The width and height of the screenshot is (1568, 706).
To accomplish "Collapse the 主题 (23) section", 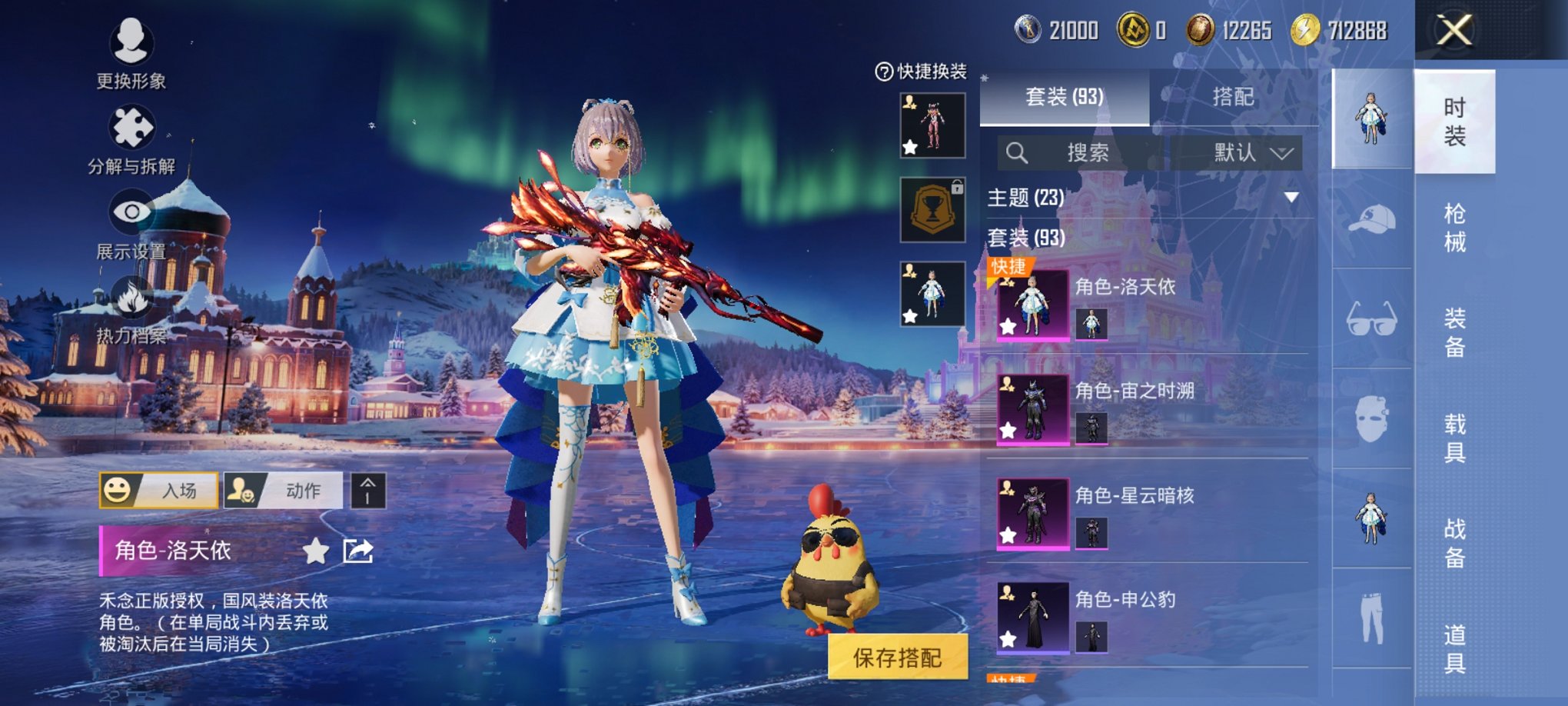I will [x=1291, y=198].
